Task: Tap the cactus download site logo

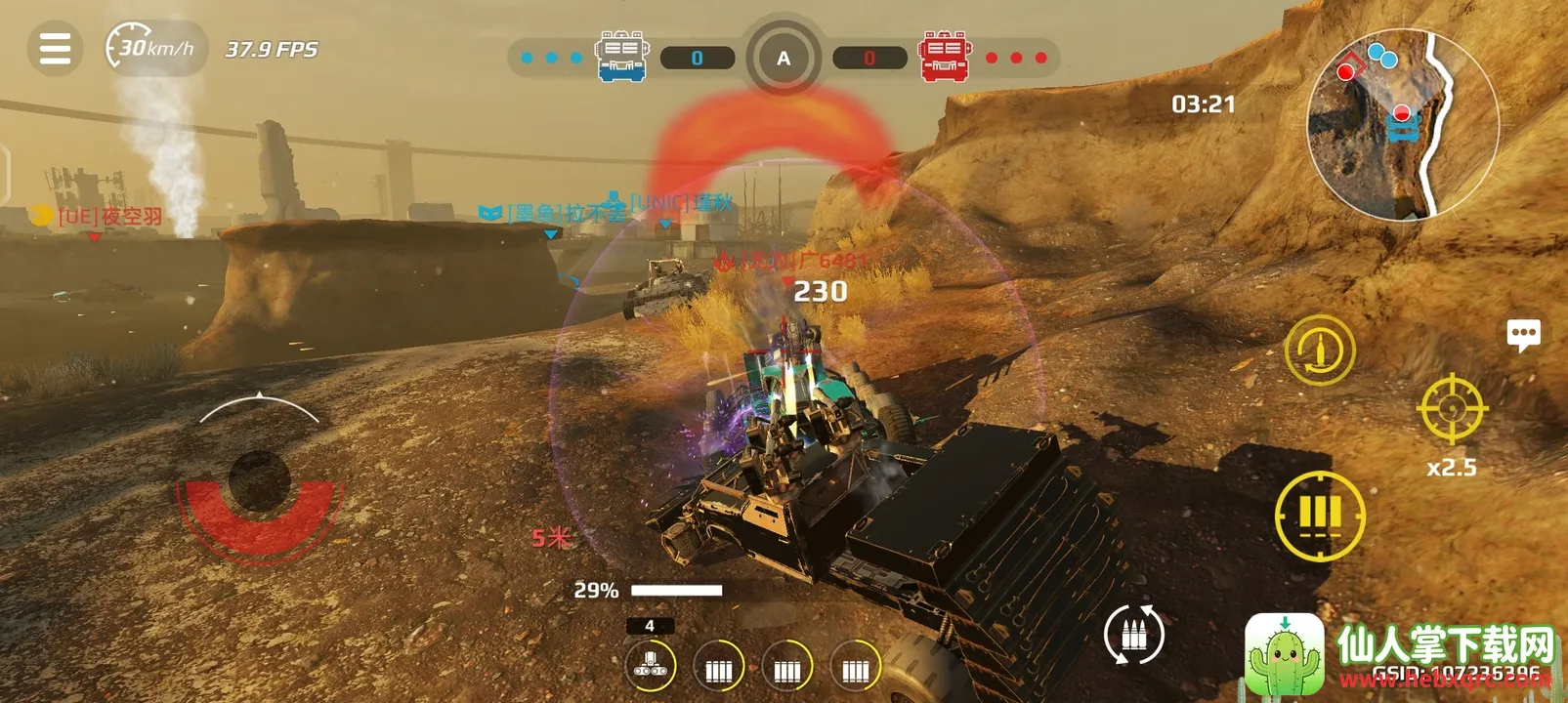Action: 1284,654
